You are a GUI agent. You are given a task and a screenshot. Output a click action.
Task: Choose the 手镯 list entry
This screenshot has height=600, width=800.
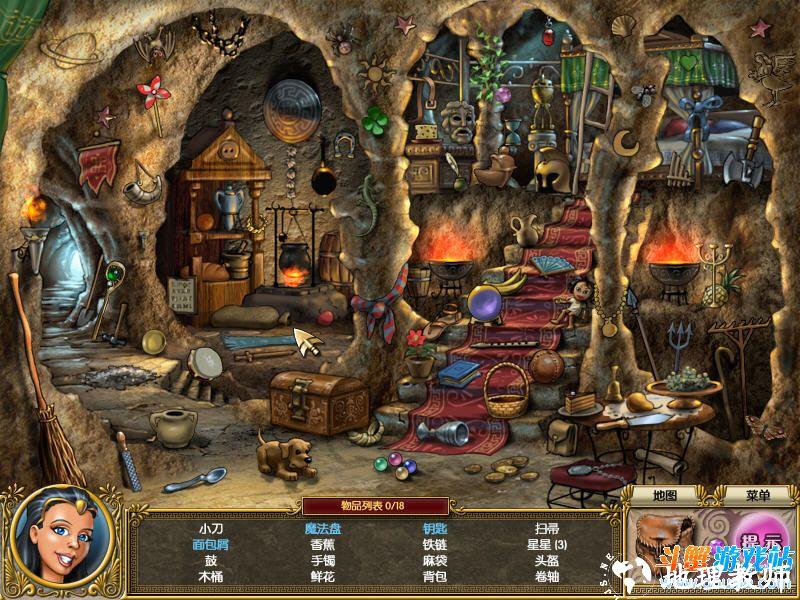(322, 560)
